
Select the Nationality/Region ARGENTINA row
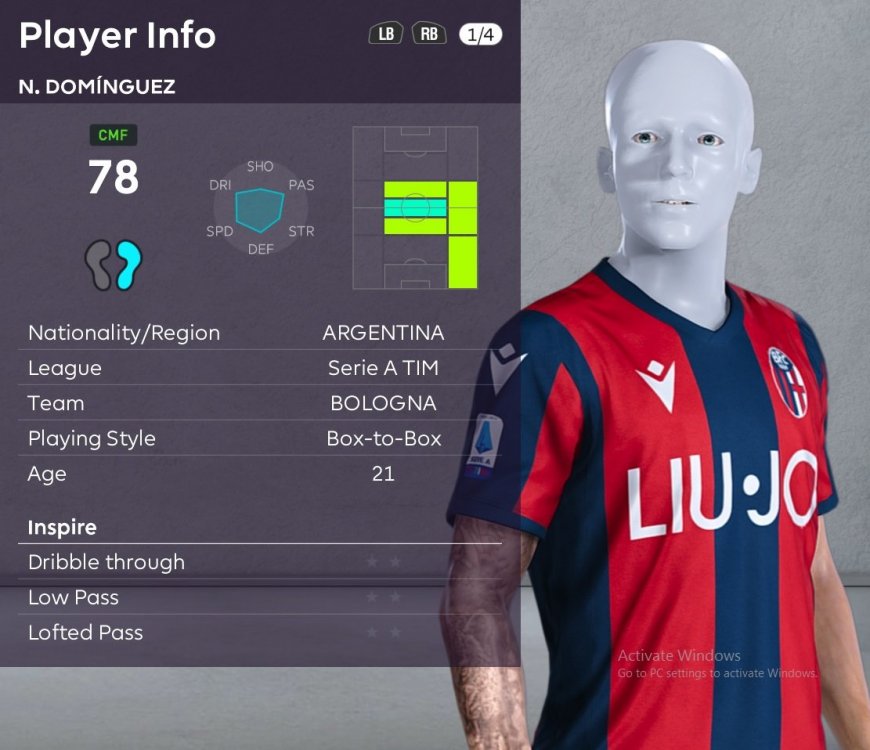click(x=260, y=333)
